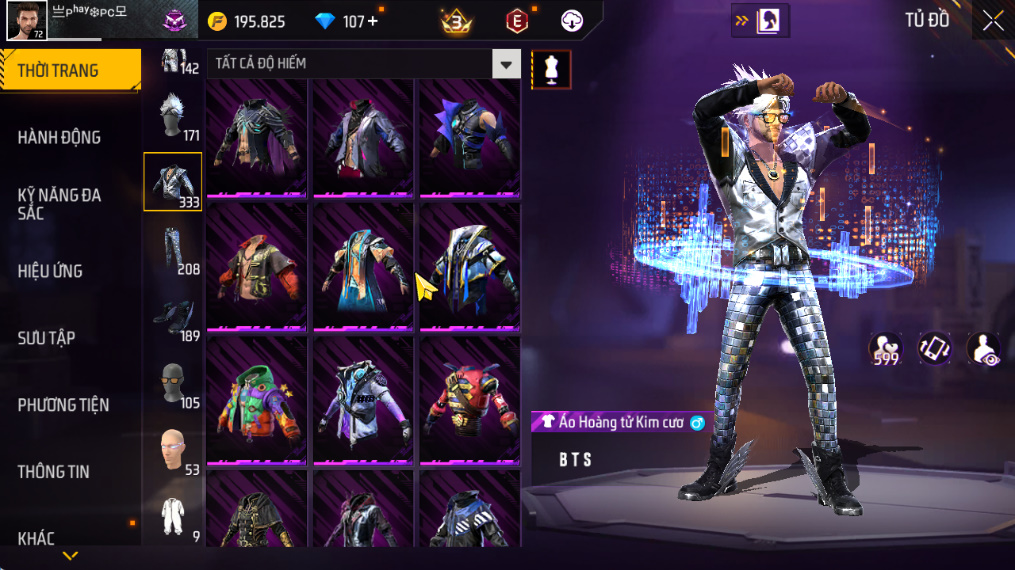Select the hair category with 171 items

[172, 117]
